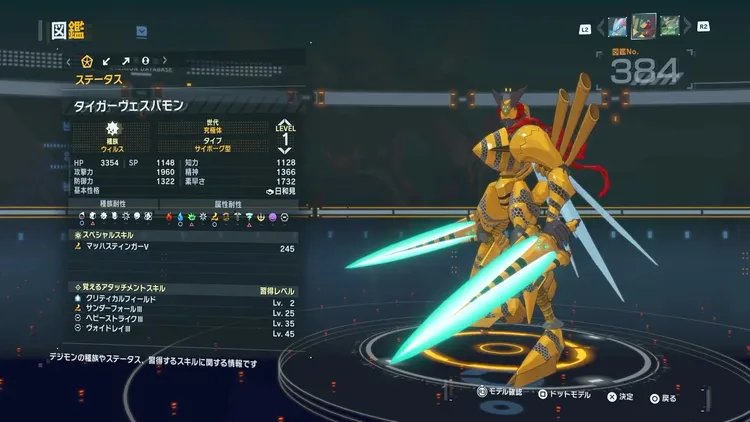Switch to the up-right arrow tab
The width and height of the screenshot is (750, 422).
127,61
